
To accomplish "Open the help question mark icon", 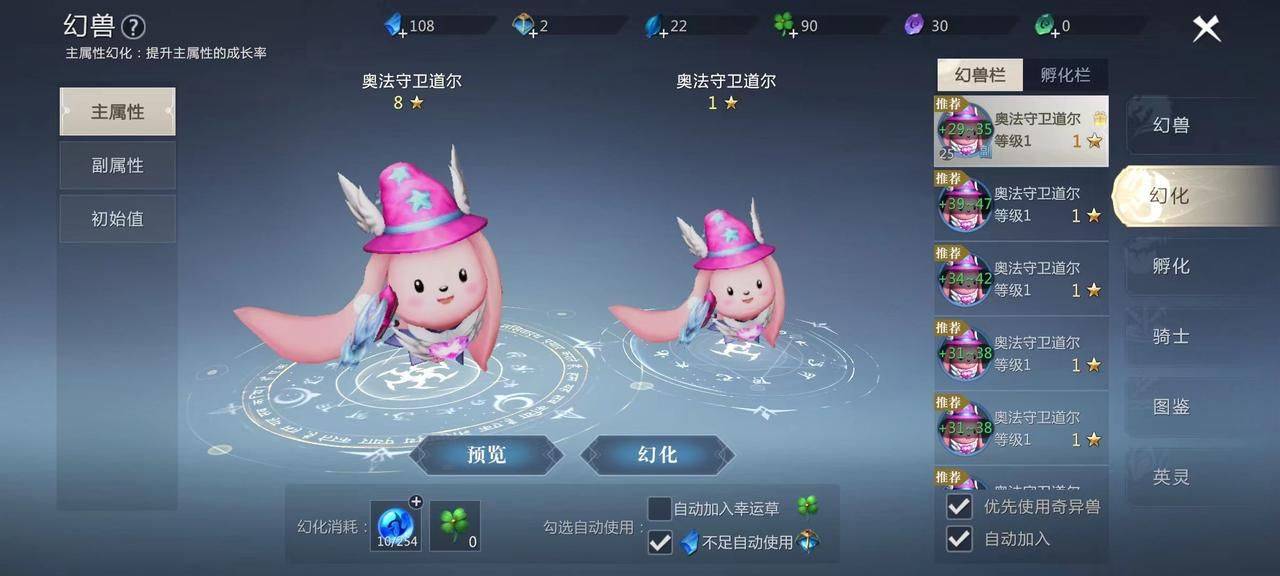I will [133, 27].
